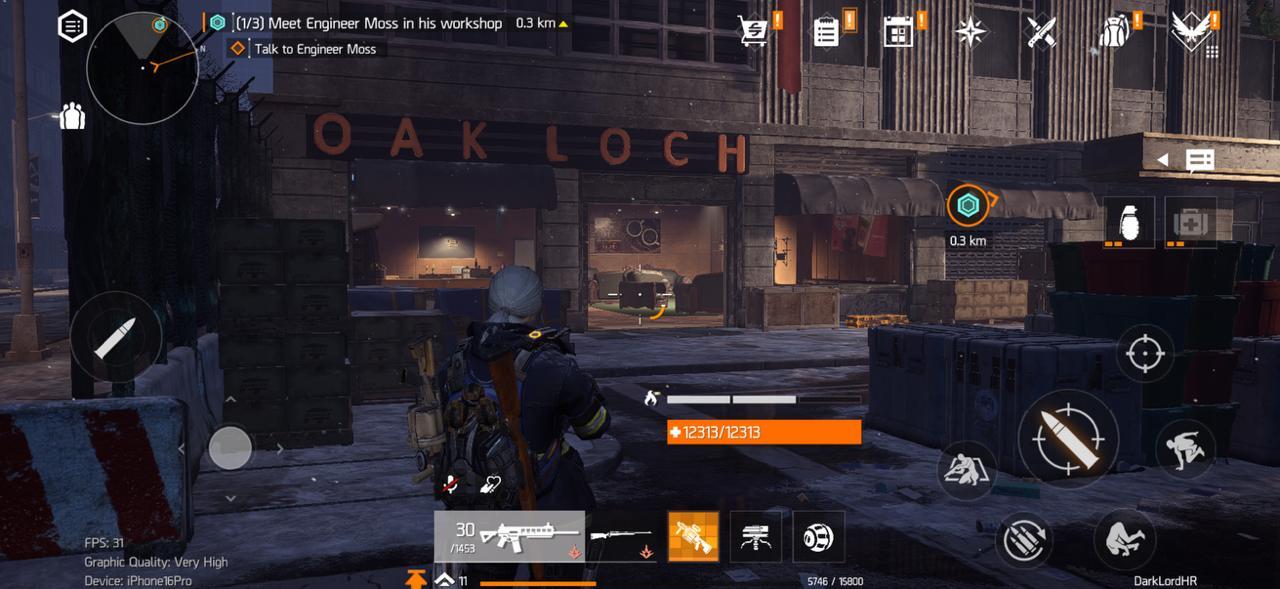The image size is (1280, 589).
Task: Open the group members icon
Action: (72, 116)
